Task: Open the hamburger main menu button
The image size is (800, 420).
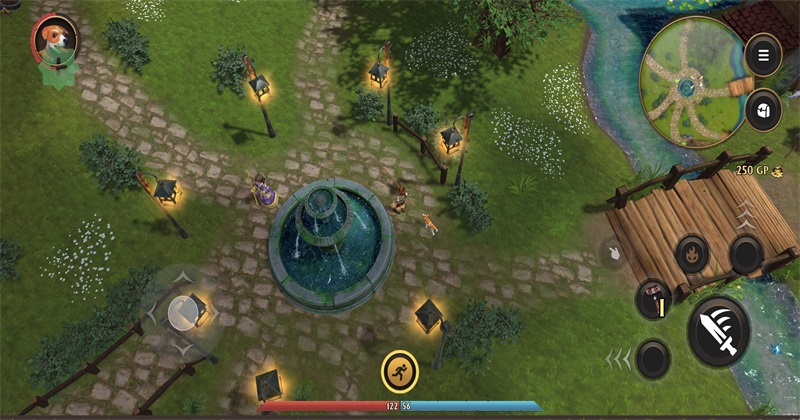Action: tap(764, 55)
